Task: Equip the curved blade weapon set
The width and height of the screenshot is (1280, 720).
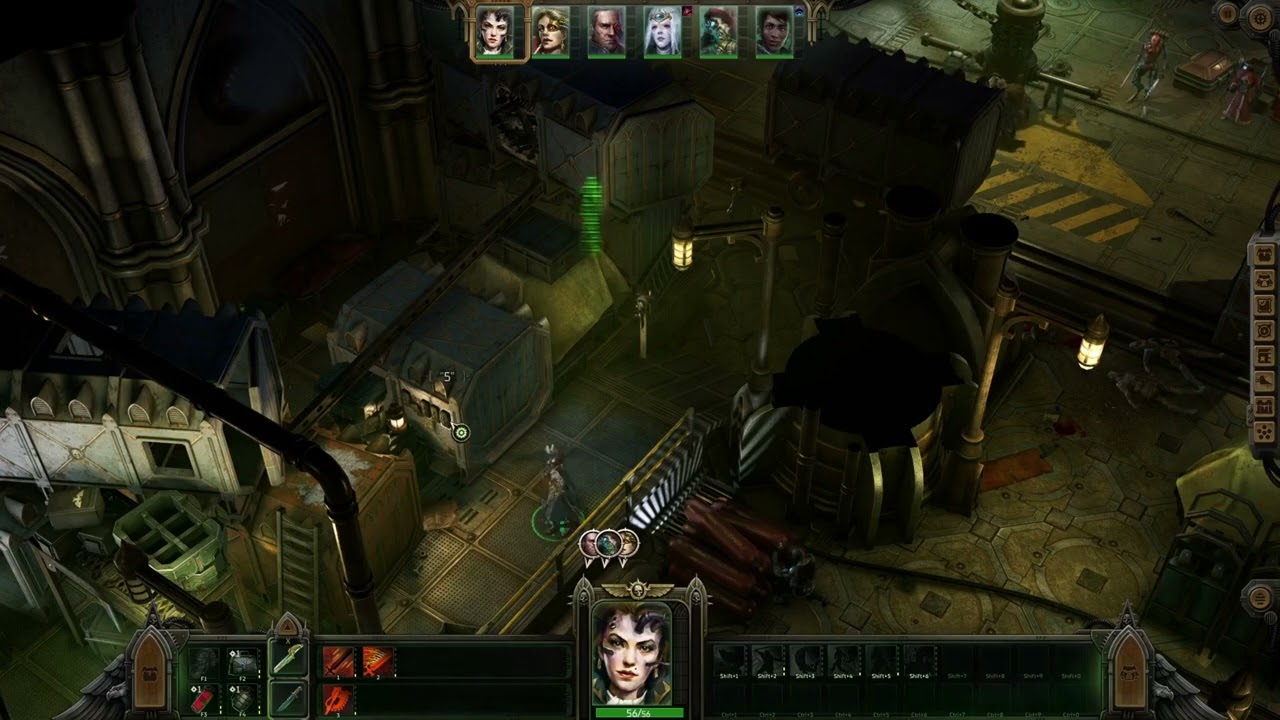Action: point(288,660)
